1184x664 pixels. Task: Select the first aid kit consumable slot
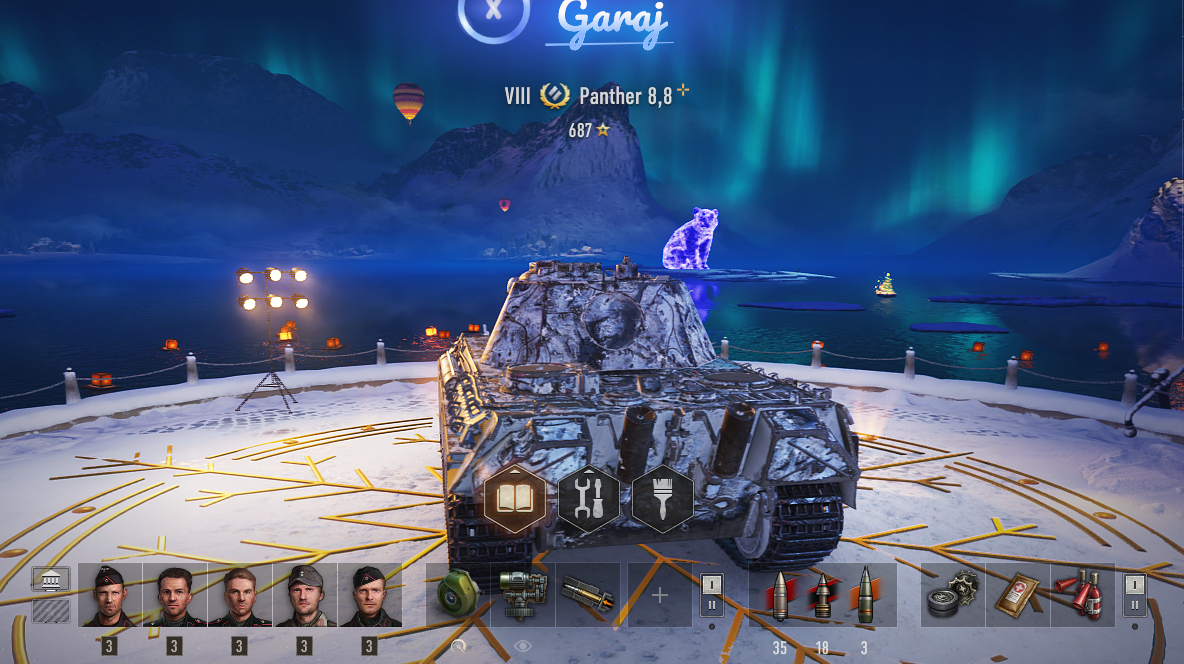tap(1017, 595)
